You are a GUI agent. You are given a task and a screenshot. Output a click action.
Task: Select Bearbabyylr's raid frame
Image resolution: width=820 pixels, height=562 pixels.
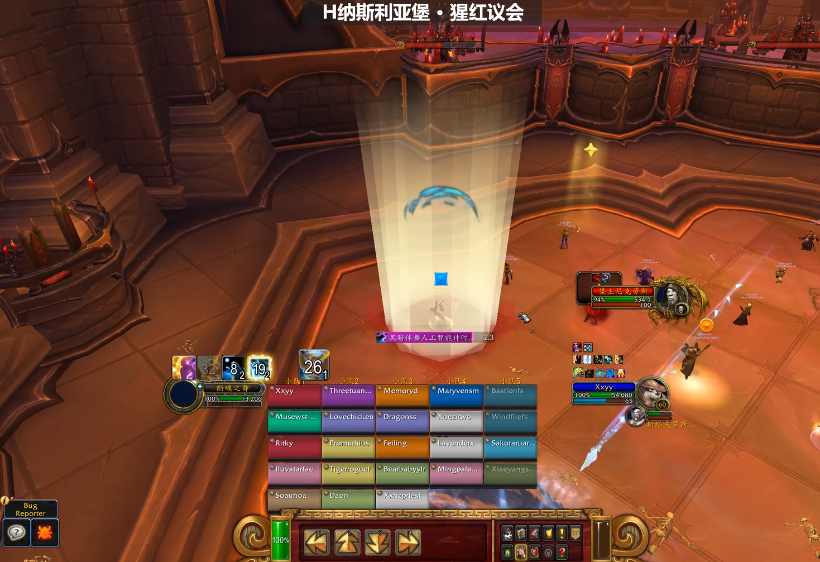402,473
